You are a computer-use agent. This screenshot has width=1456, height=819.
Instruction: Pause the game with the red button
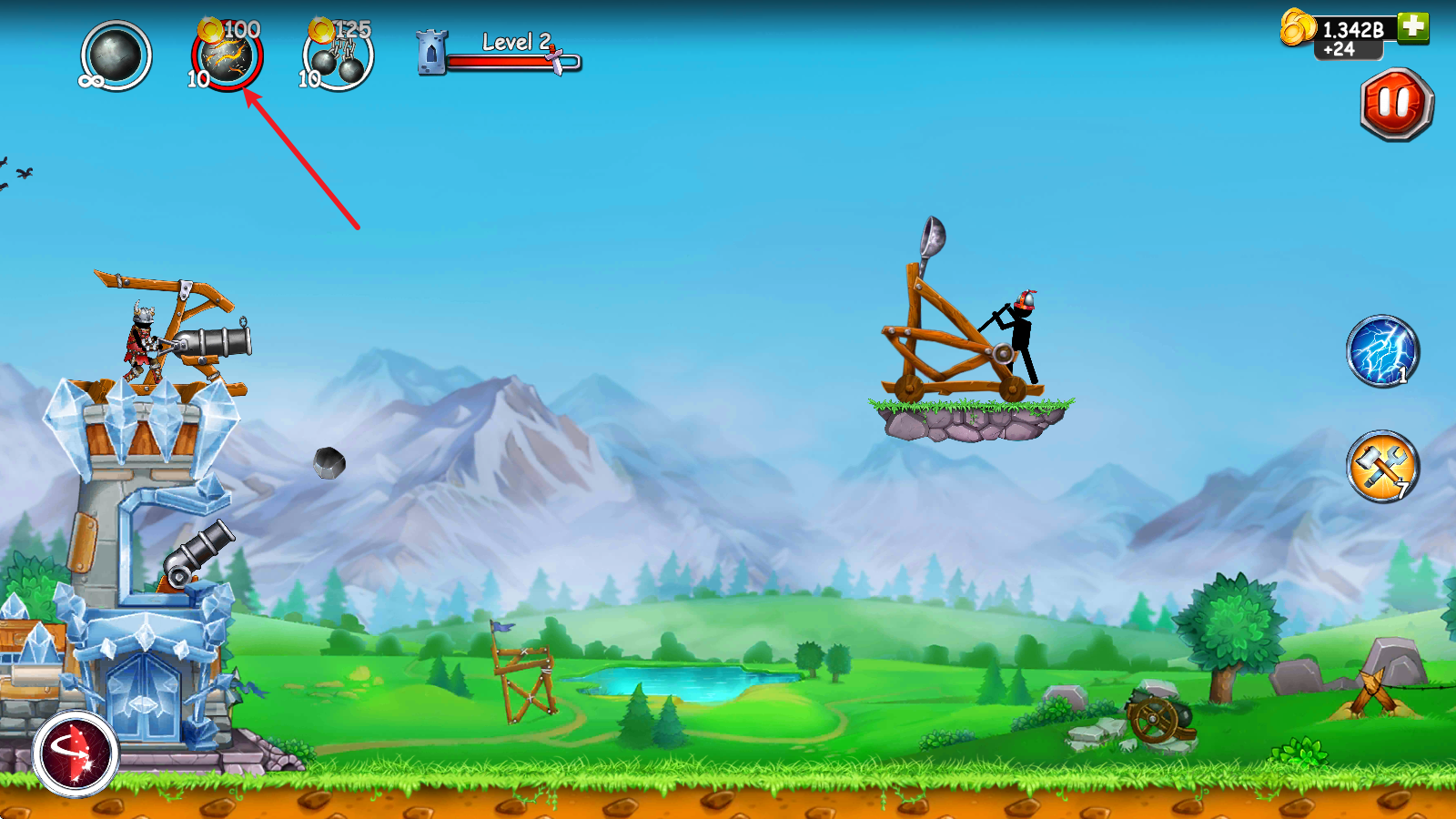pyautogui.click(x=1396, y=104)
